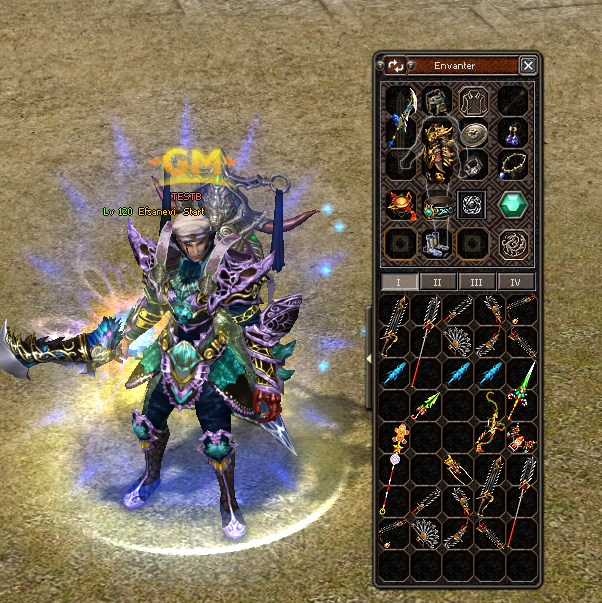Pick the equipped boots slot
This screenshot has height=603, width=602.
coord(436,244)
